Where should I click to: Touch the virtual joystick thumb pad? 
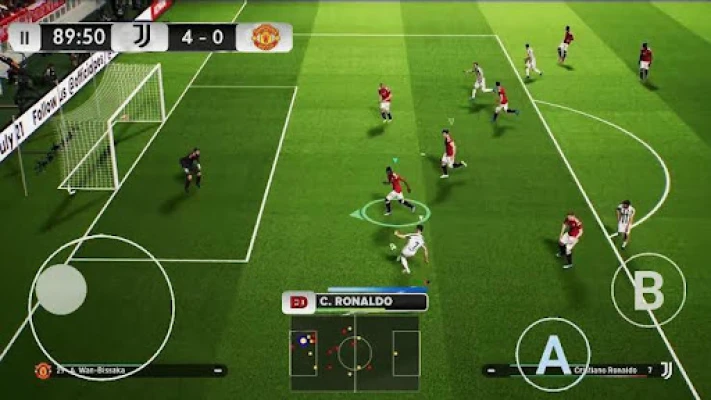61,289
